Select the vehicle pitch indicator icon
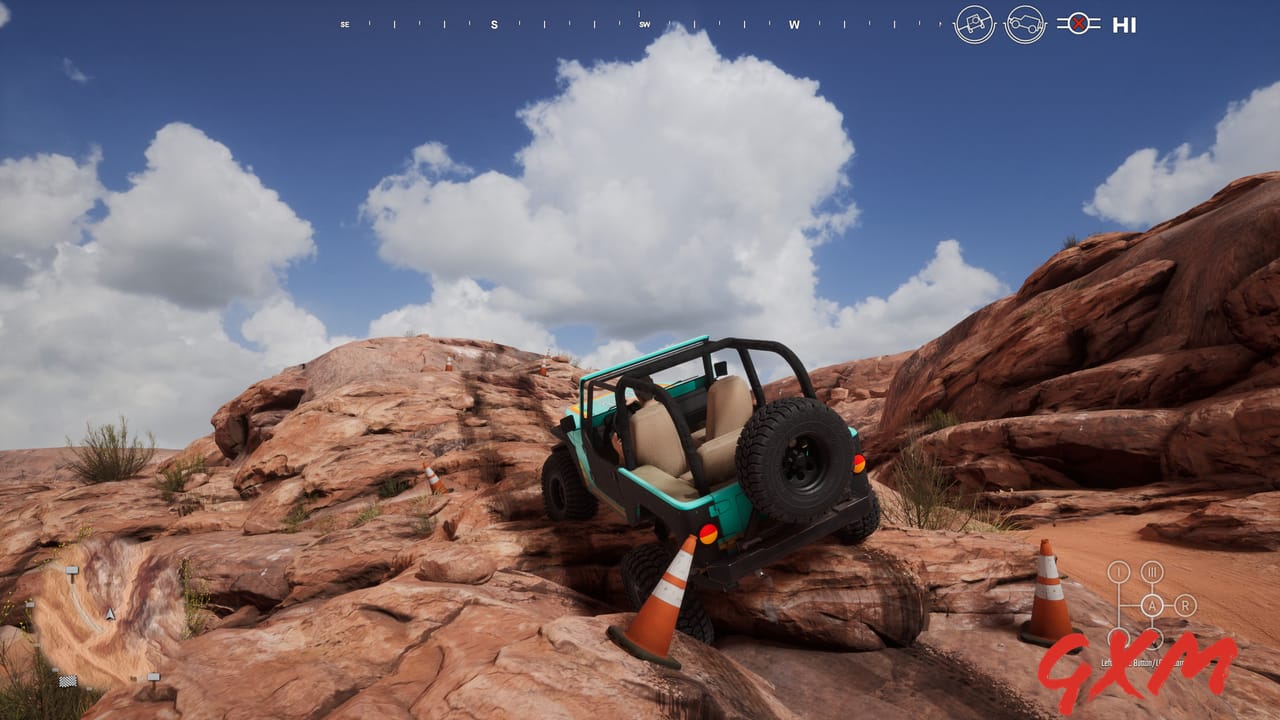 [1025, 23]
